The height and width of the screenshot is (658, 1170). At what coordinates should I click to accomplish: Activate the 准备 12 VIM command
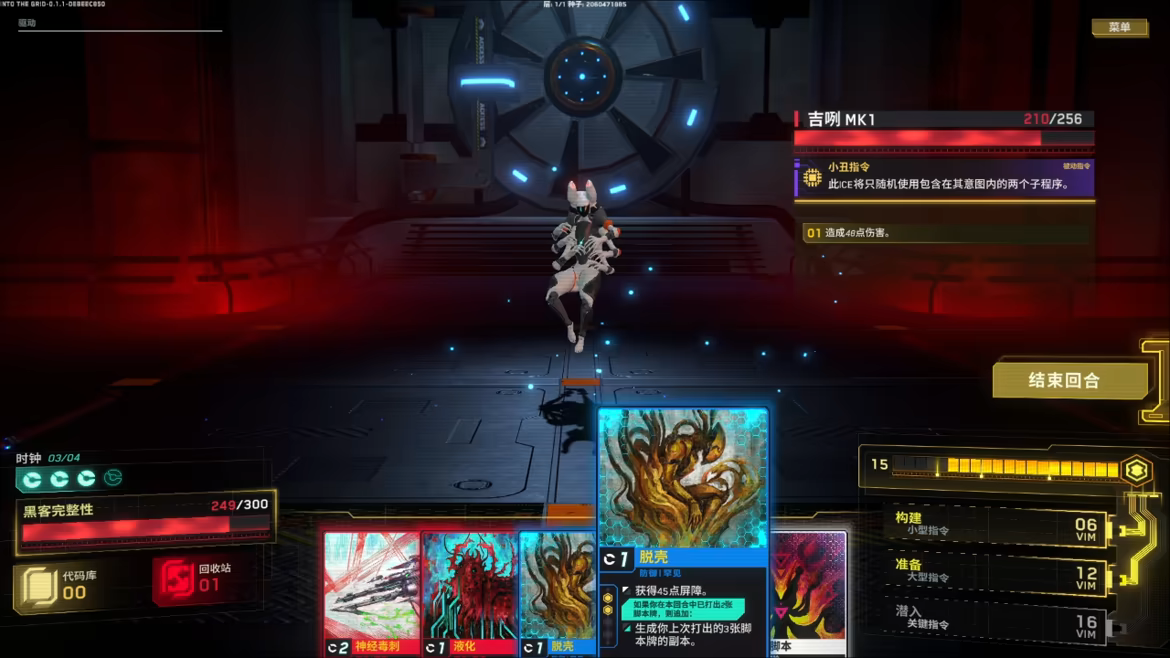(995, 571)
